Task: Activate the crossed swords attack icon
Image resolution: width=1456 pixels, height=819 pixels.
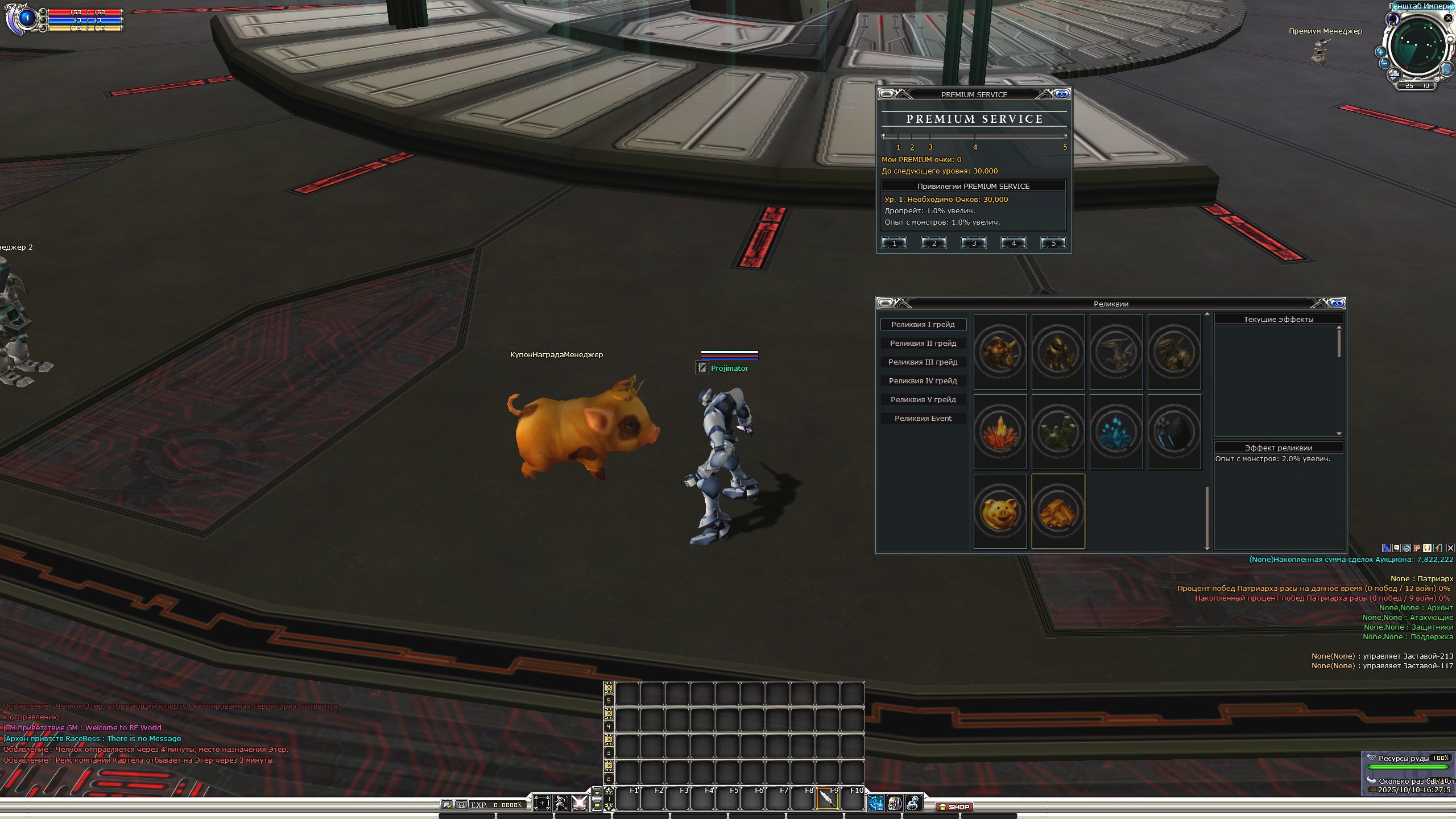Action: coord(580,803)
